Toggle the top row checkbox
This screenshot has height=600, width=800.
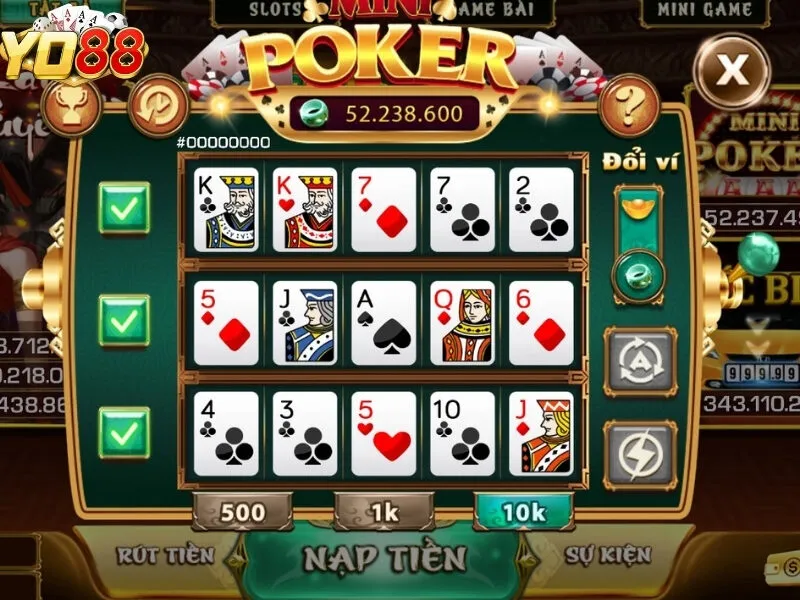[x=124, y=208]
